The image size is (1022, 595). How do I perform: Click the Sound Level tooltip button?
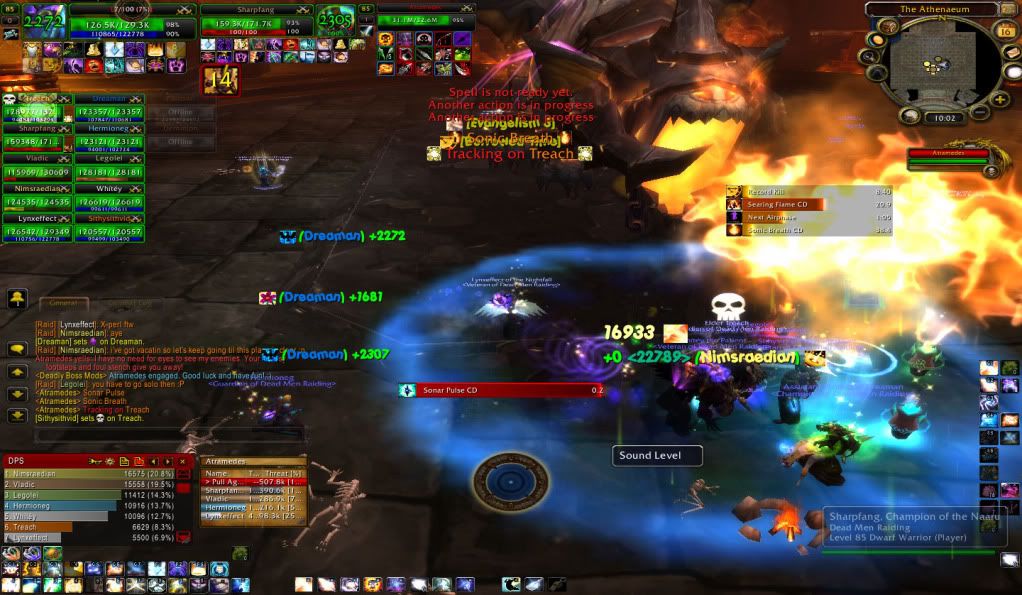click(x=657, y=456)
